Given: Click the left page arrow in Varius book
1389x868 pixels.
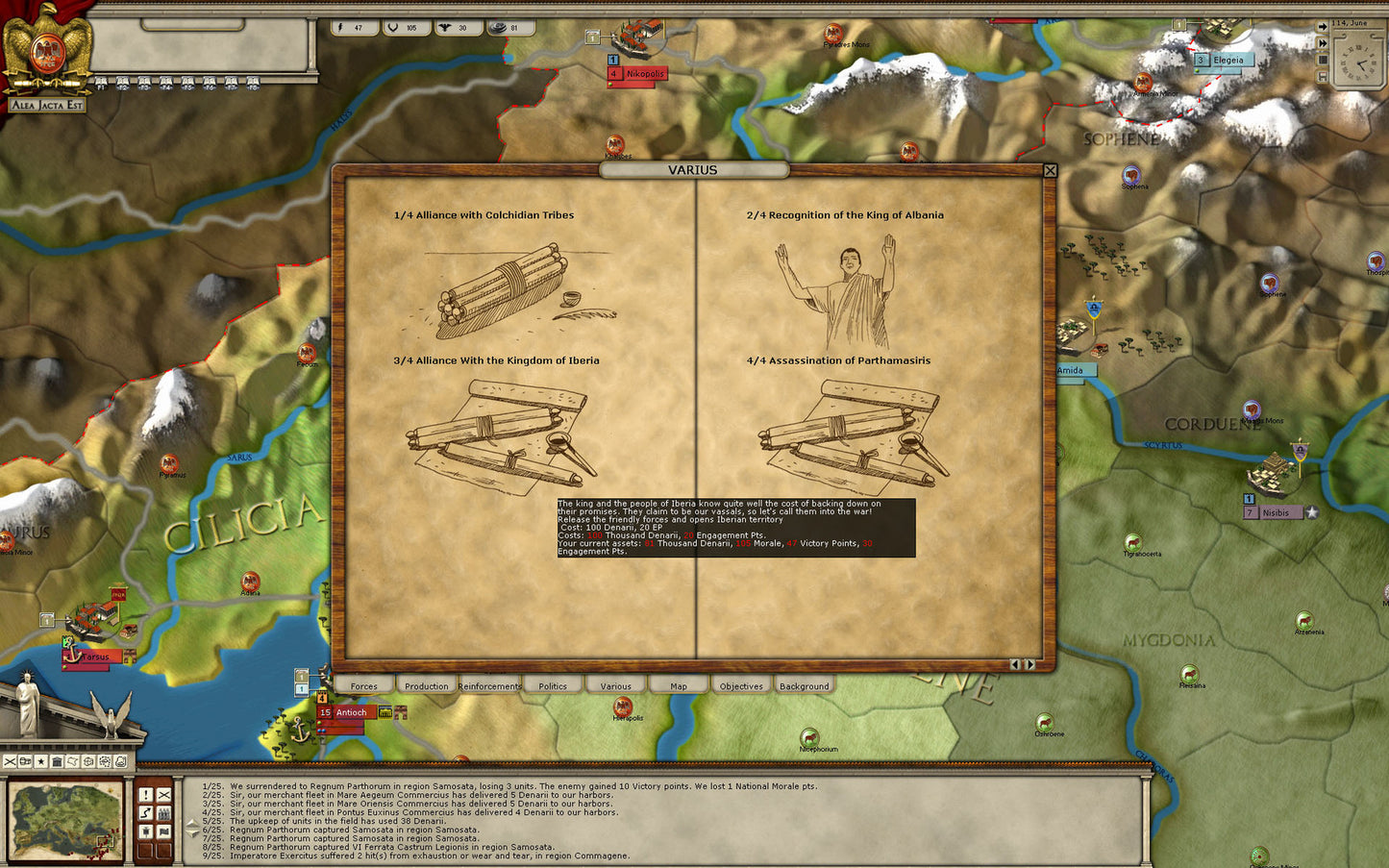Looking at the screenshot, I should [1016, 663].
